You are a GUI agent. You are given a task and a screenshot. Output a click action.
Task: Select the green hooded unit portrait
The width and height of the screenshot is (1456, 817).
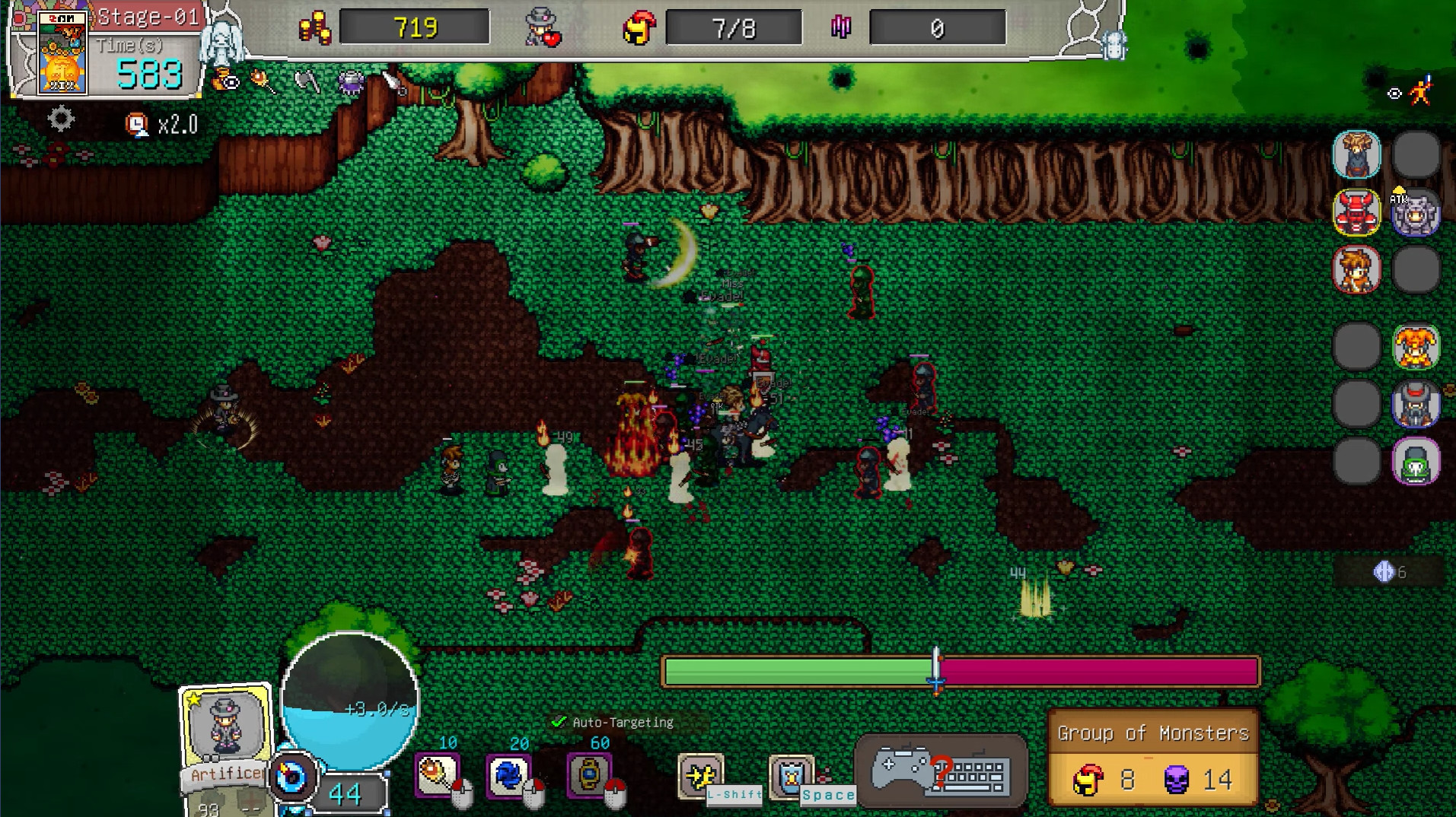coord(1416,463)
